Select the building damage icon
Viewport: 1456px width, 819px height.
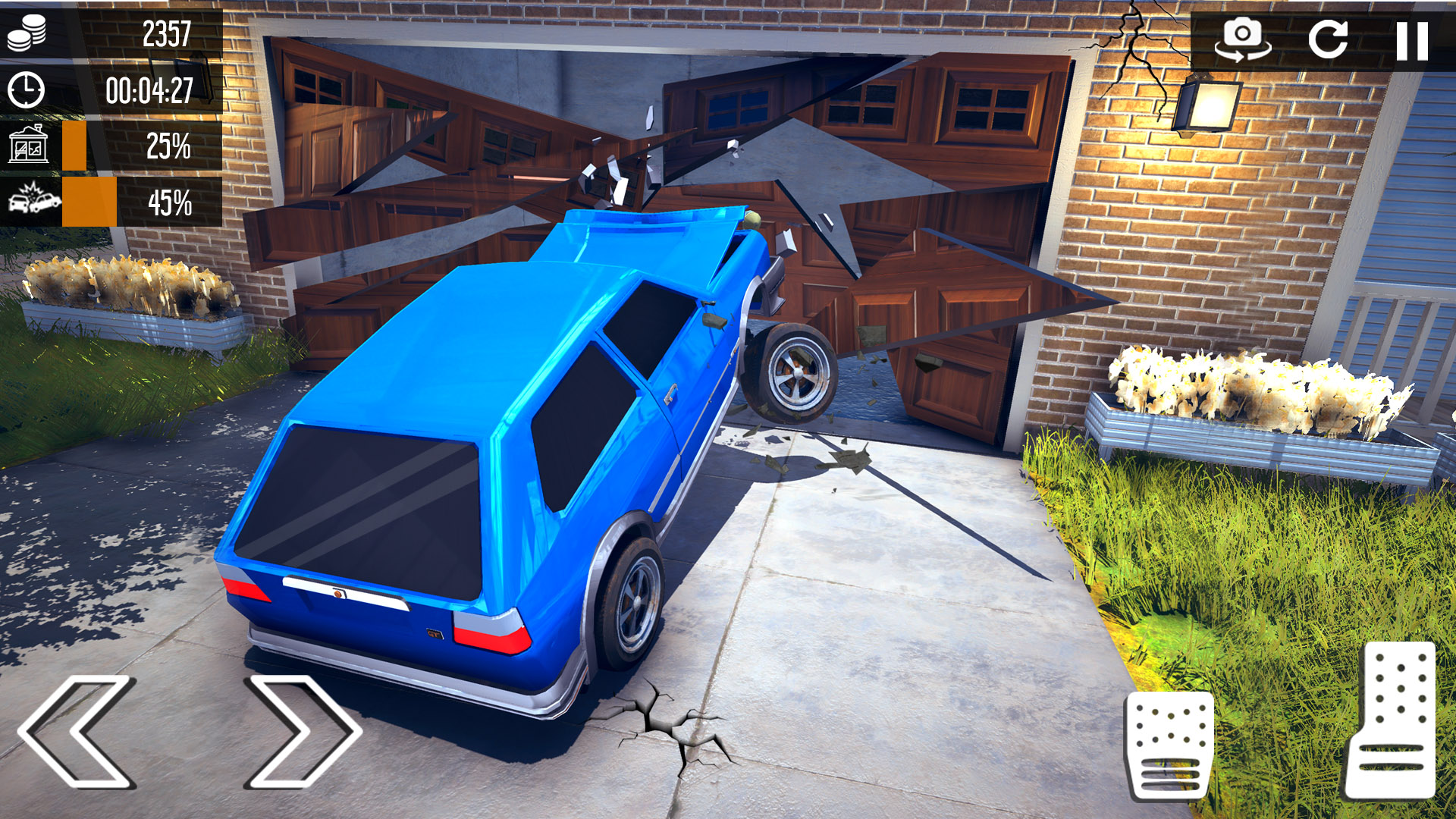coord(29,146)
